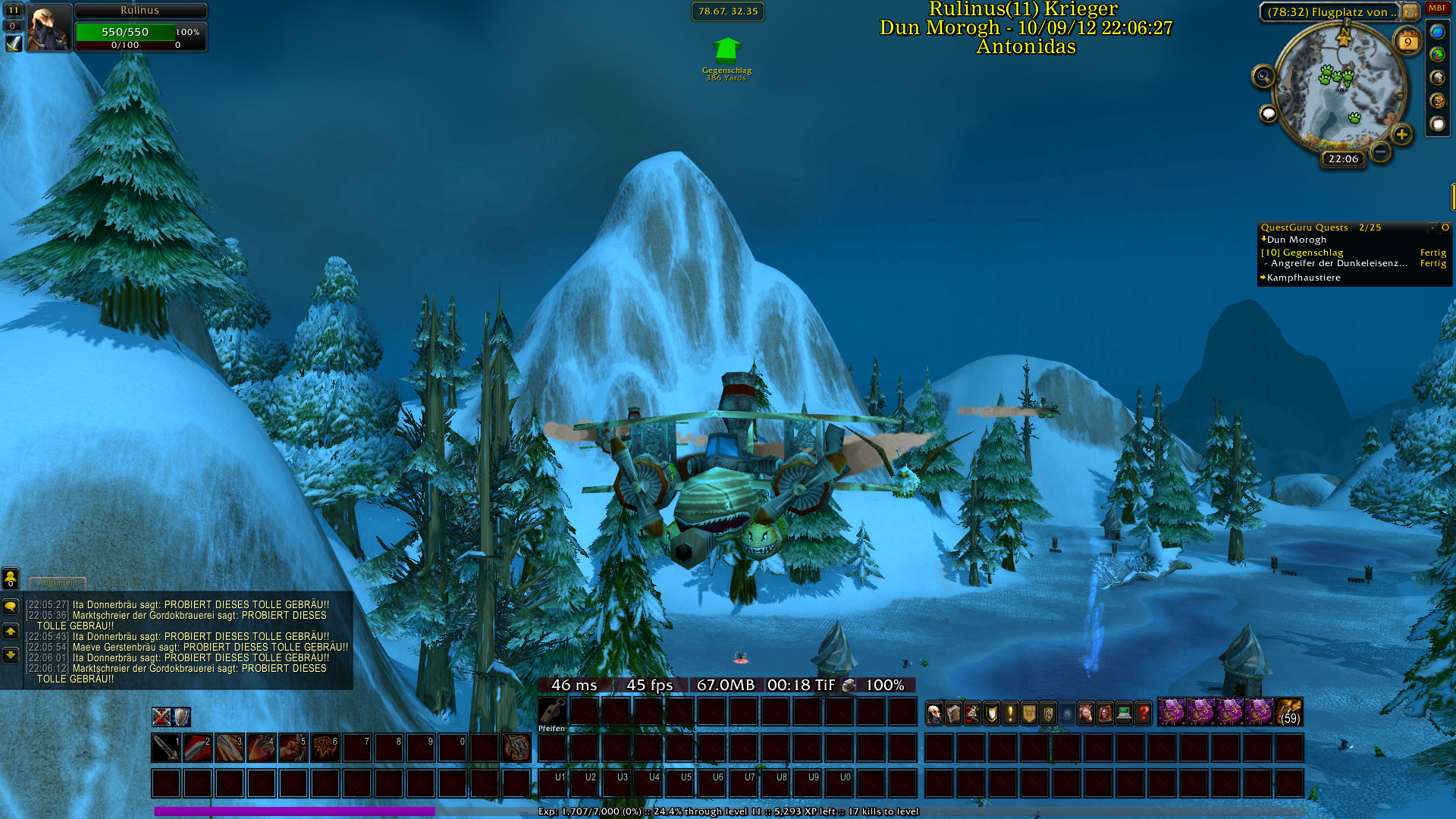Open the red question mark help button
This screenshot has width=1456, height=819.
click(x=1143, y=713)
